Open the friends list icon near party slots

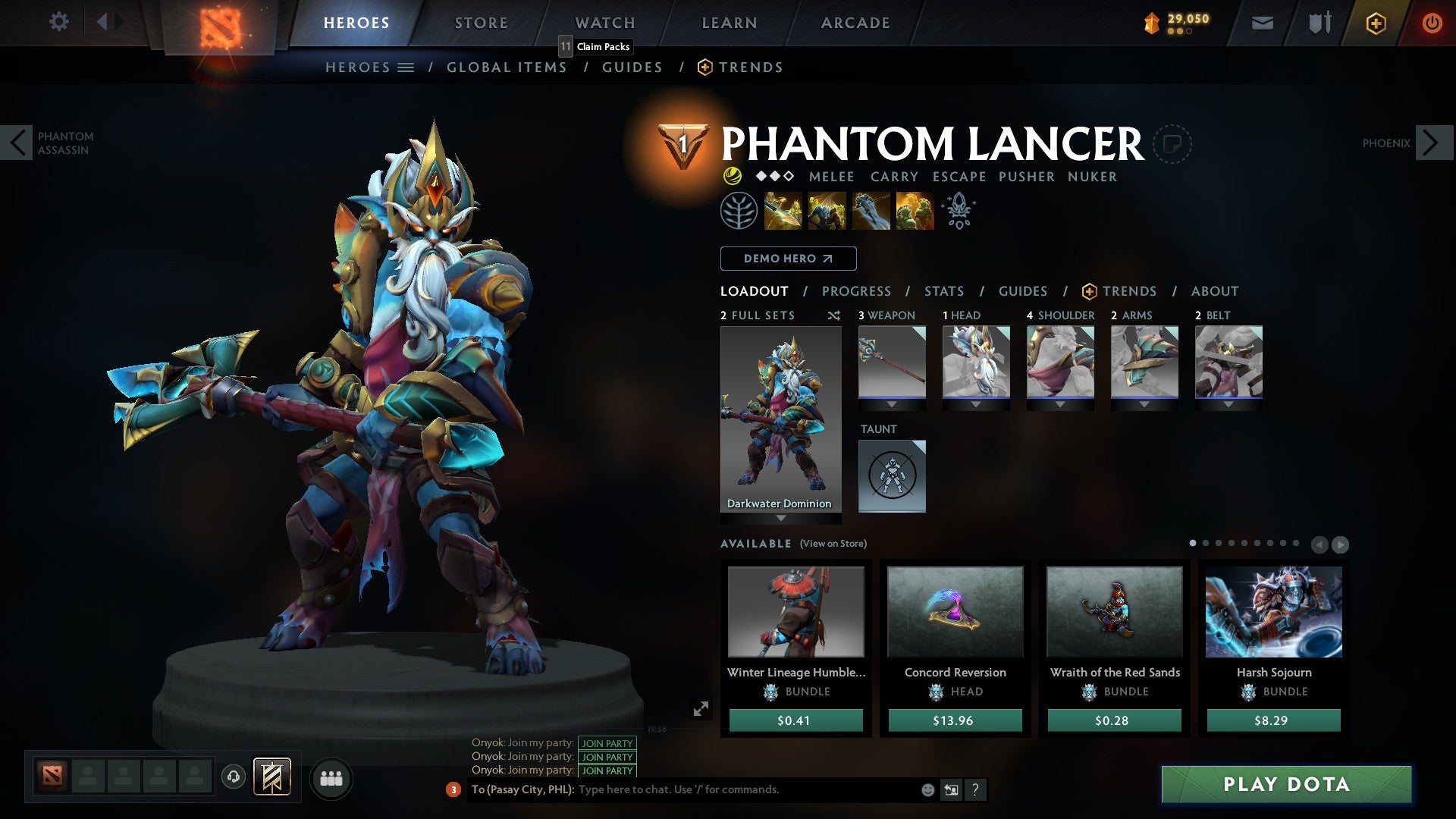(331, 778)
